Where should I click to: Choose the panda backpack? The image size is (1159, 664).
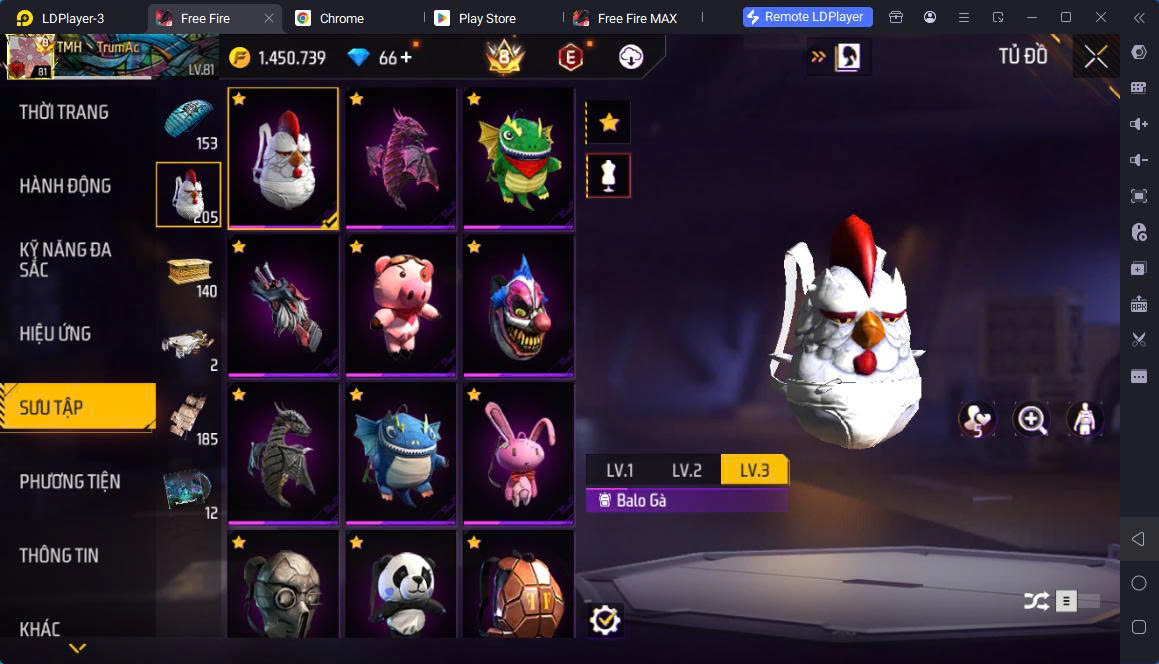(x=401, y=590)
